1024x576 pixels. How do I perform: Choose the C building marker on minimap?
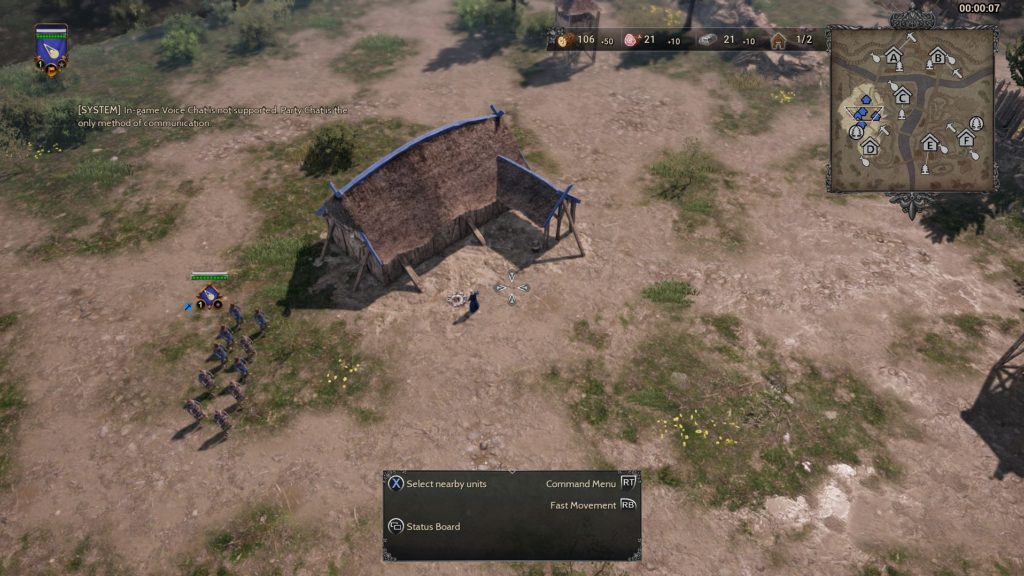pyautogui.click(x=903, y=96)
